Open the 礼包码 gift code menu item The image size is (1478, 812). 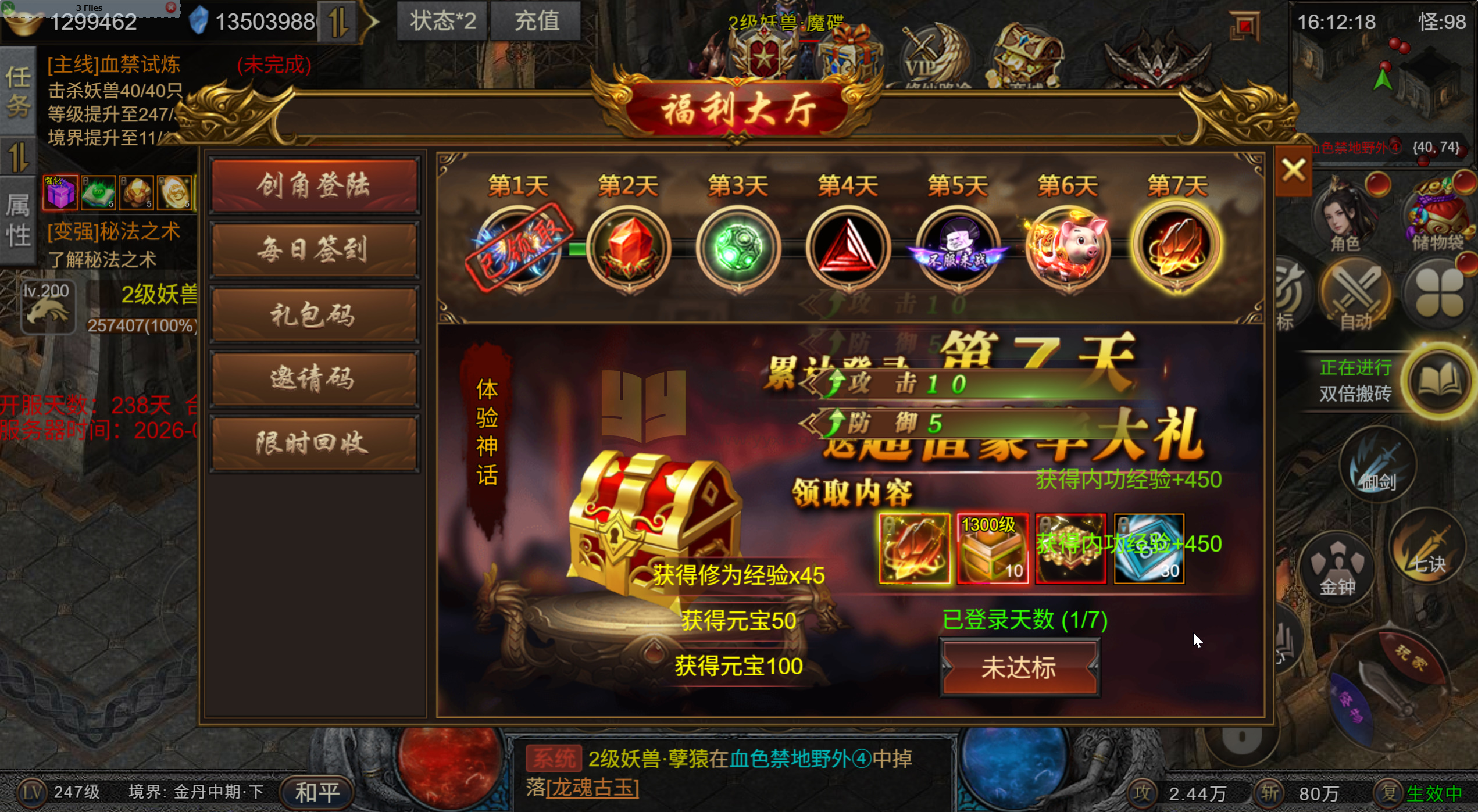pos(314,314)
